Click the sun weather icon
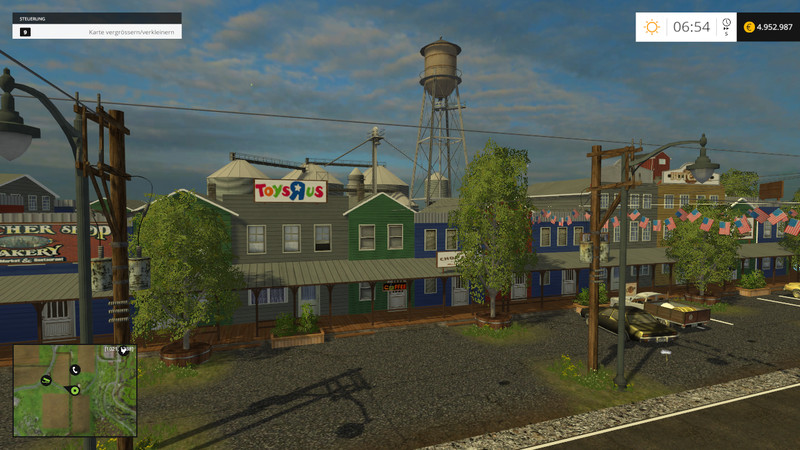The height and width of the screenshot is (450, 800). pyautogui.click(x=652, y=27)
